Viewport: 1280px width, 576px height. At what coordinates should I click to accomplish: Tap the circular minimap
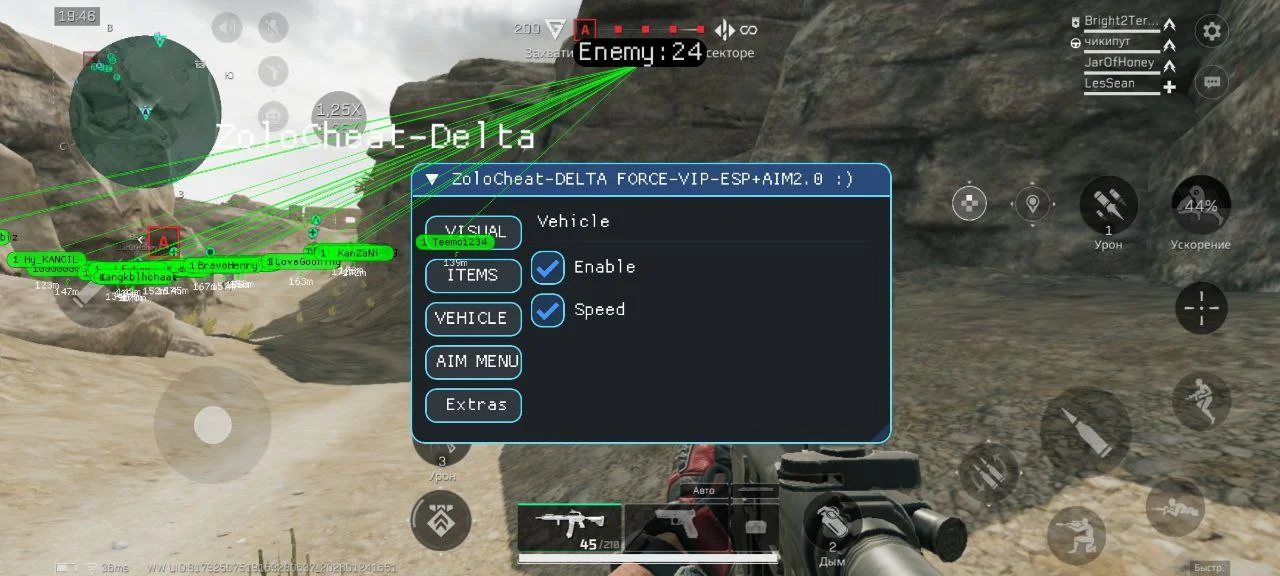[145, 110]
